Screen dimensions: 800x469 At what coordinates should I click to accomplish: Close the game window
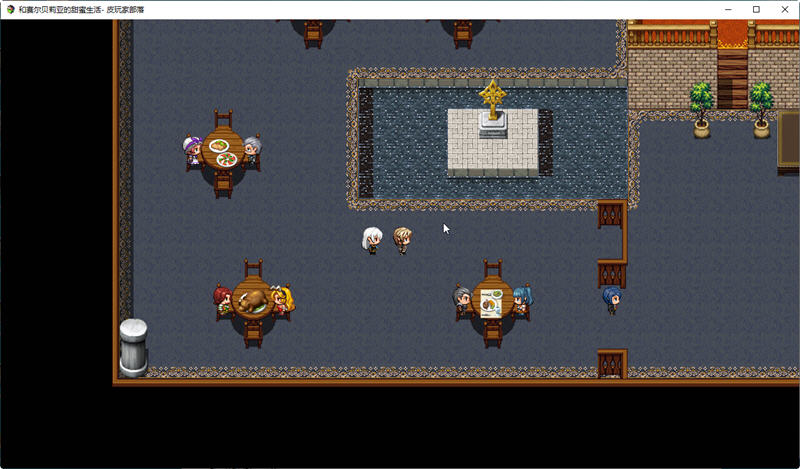coord(783,9)
